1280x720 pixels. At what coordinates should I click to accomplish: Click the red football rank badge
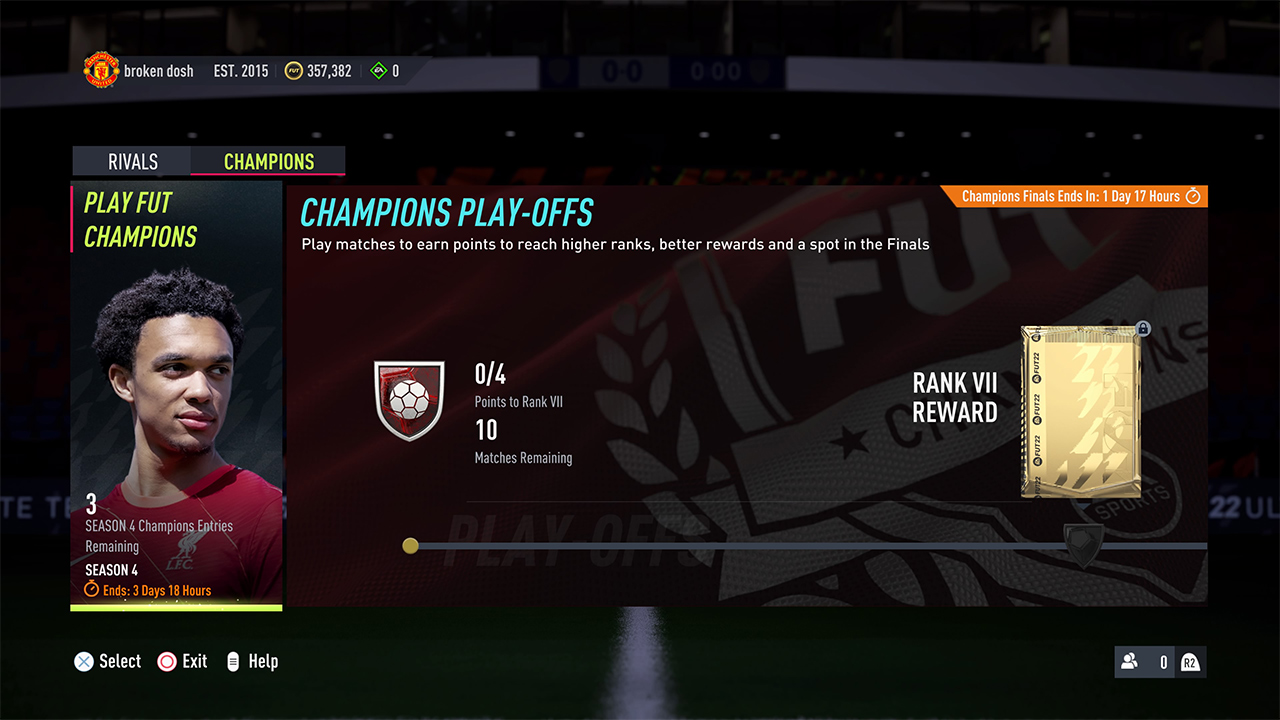(408, 400)
